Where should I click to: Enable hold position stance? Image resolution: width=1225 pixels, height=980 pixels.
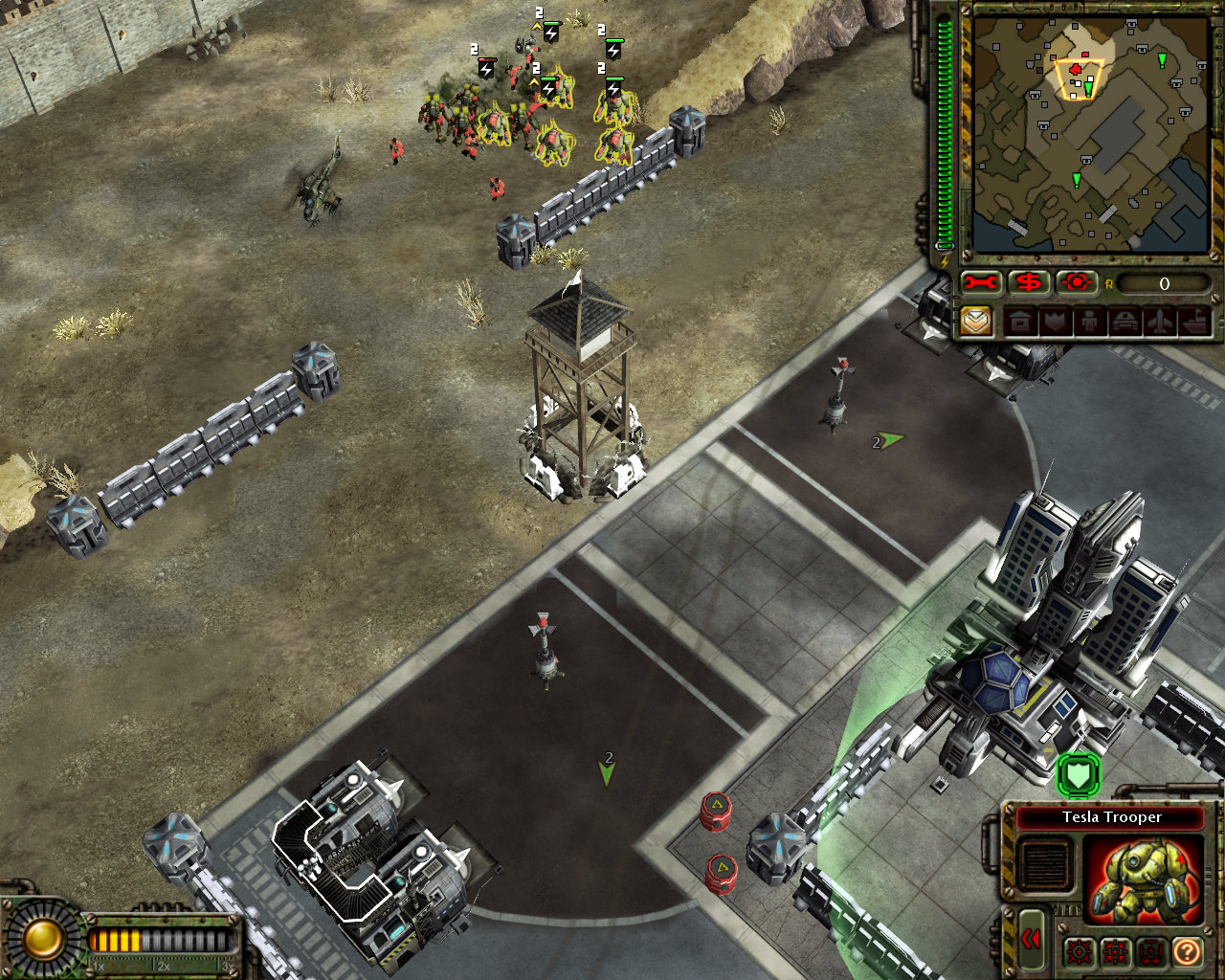[1150, 950]
